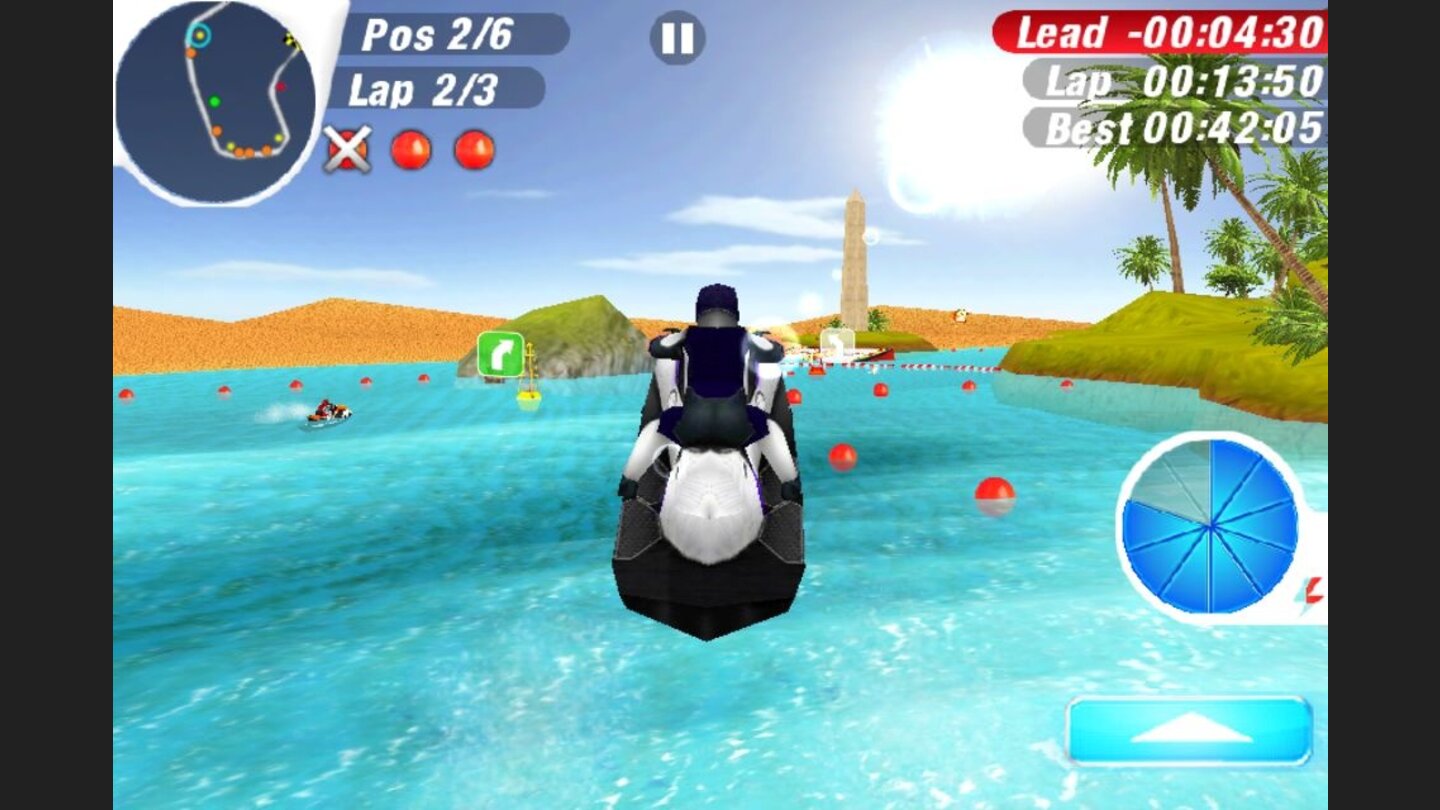Tap the blue boost wheel to adjust power
1440x810 pixels.
tap(1210, 527)
